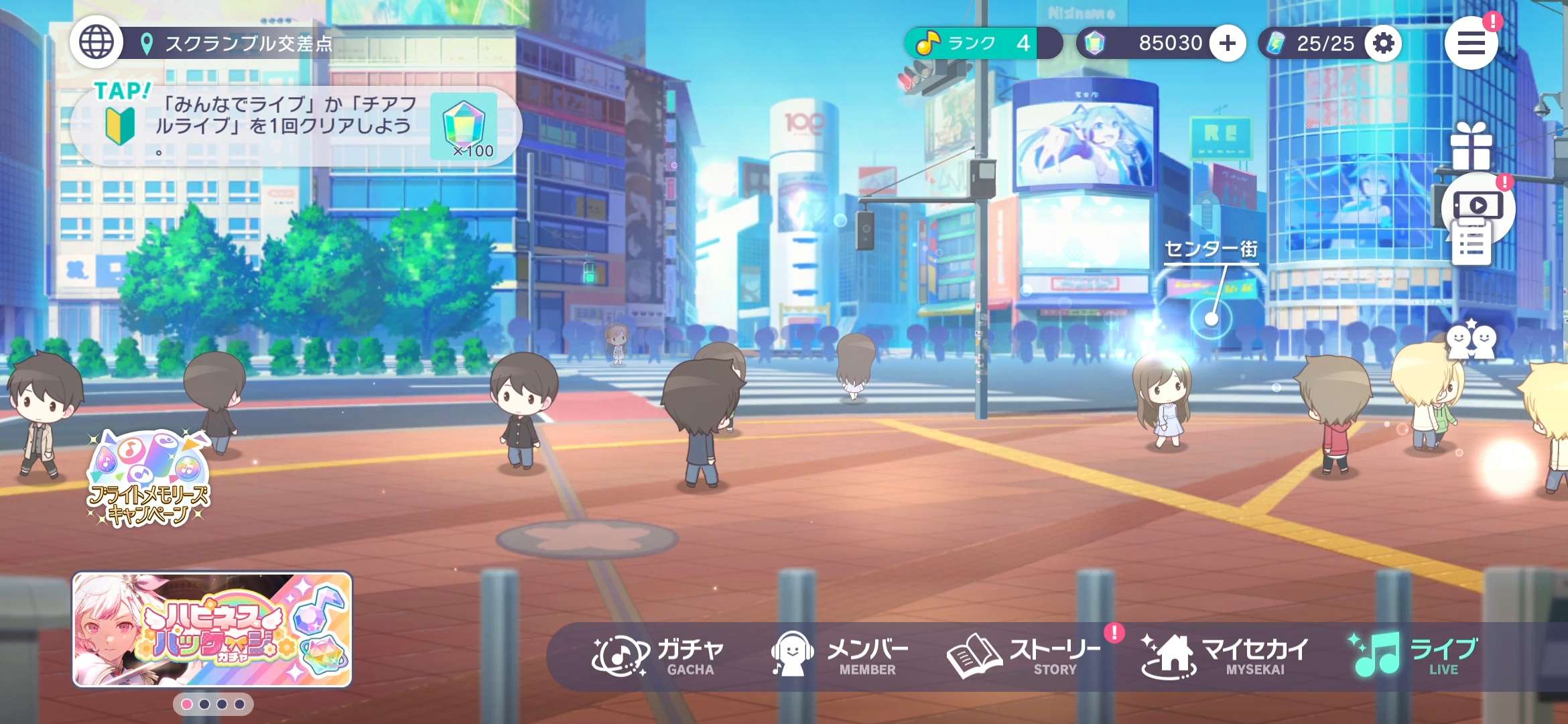
Task: Open the friends icon with two faces
Action: (1471, 341)
